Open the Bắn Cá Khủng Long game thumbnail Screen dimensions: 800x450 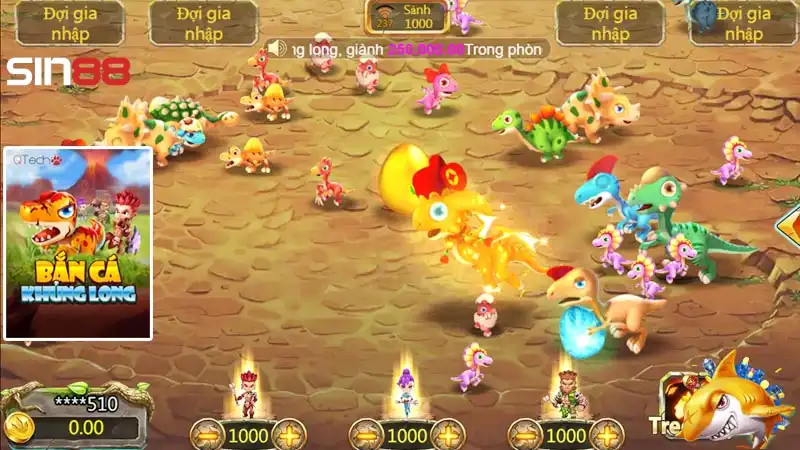pyautogui.click(x=78, y=243)
